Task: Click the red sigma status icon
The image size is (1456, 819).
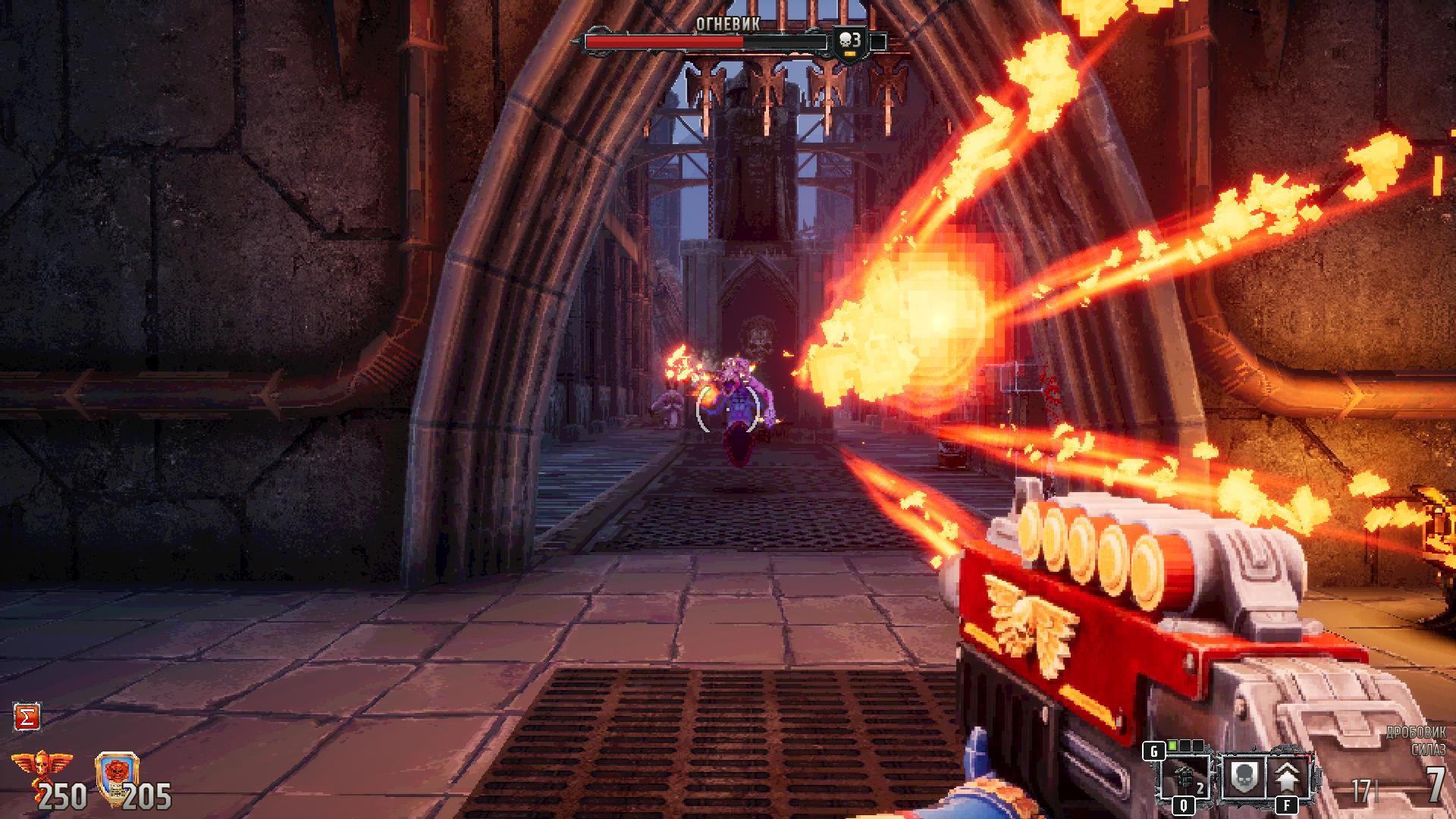Action: (x=27, y=717)
